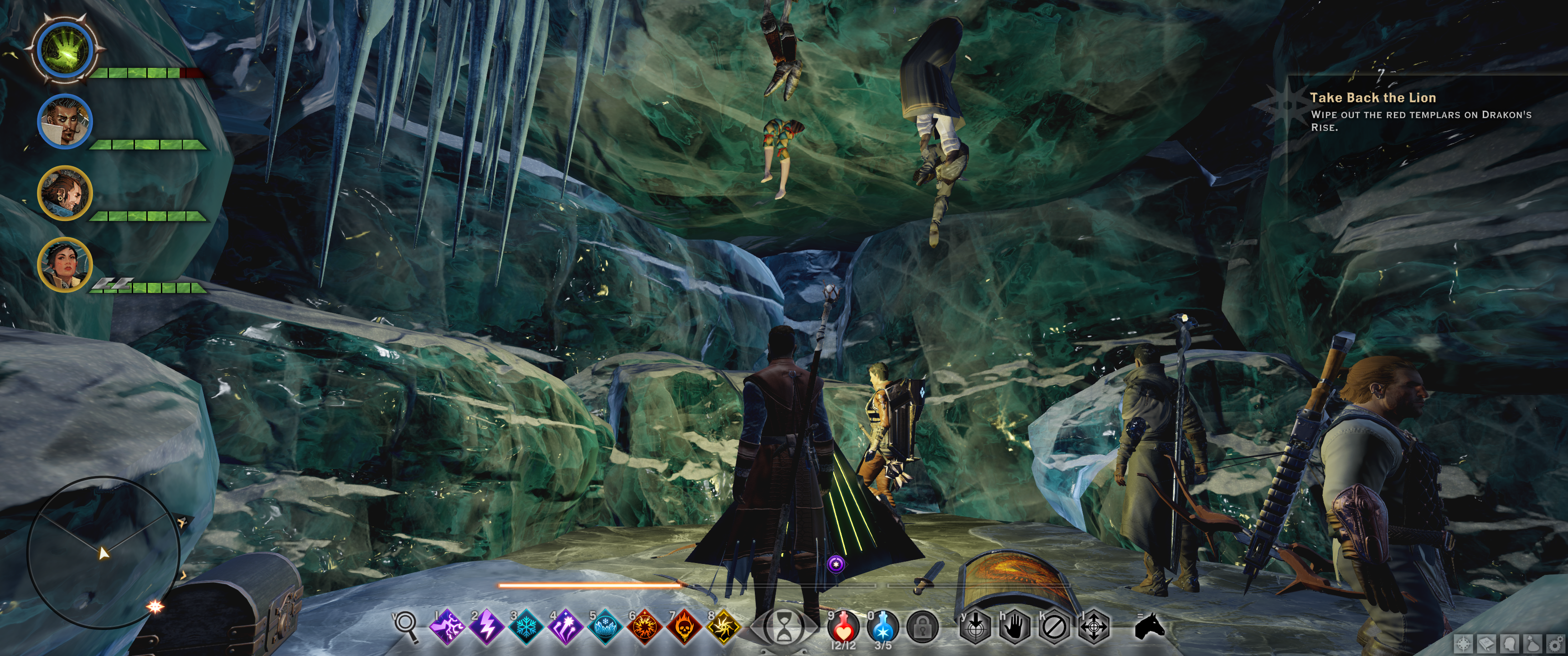Activate the magnifying glass search icon

(x=405, y=625)
